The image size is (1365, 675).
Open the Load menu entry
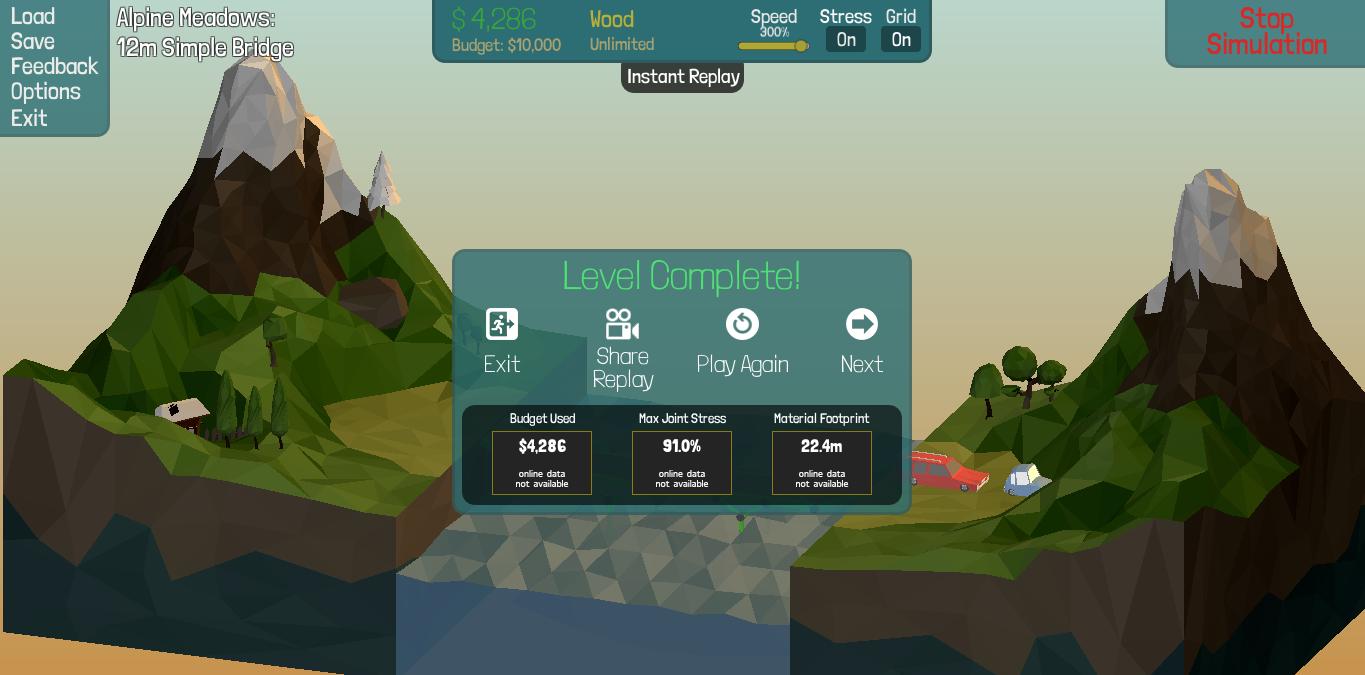click(x=33, y=16)
